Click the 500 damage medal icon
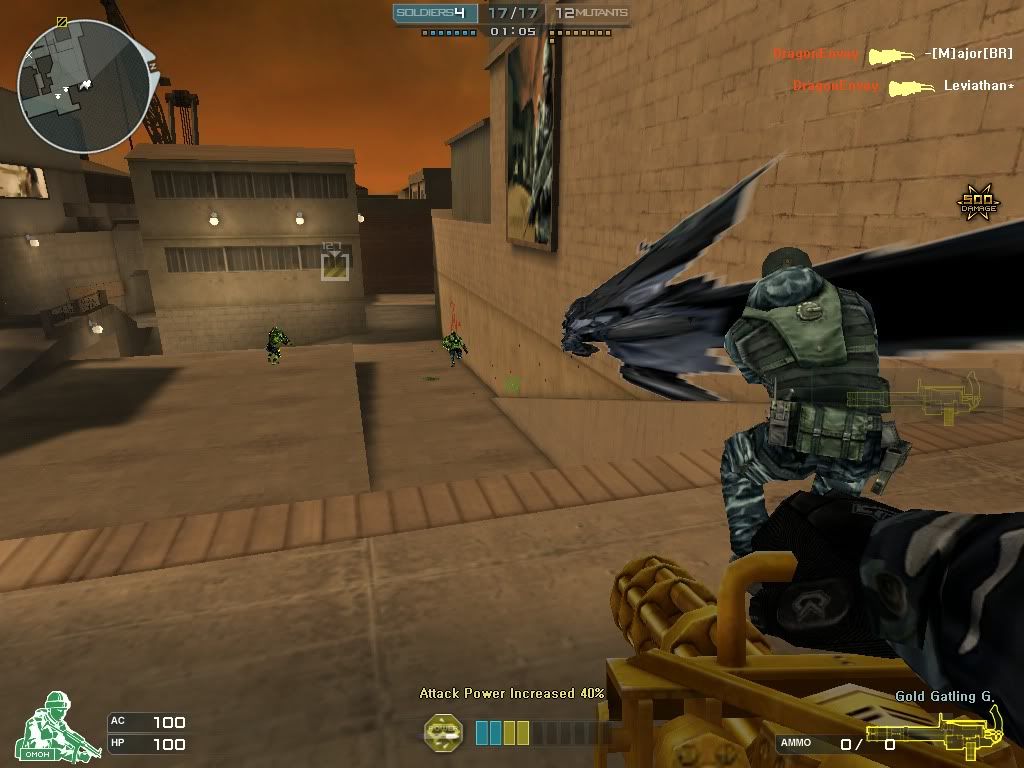Screen dimensions: 1024x768 click(978, 202)
